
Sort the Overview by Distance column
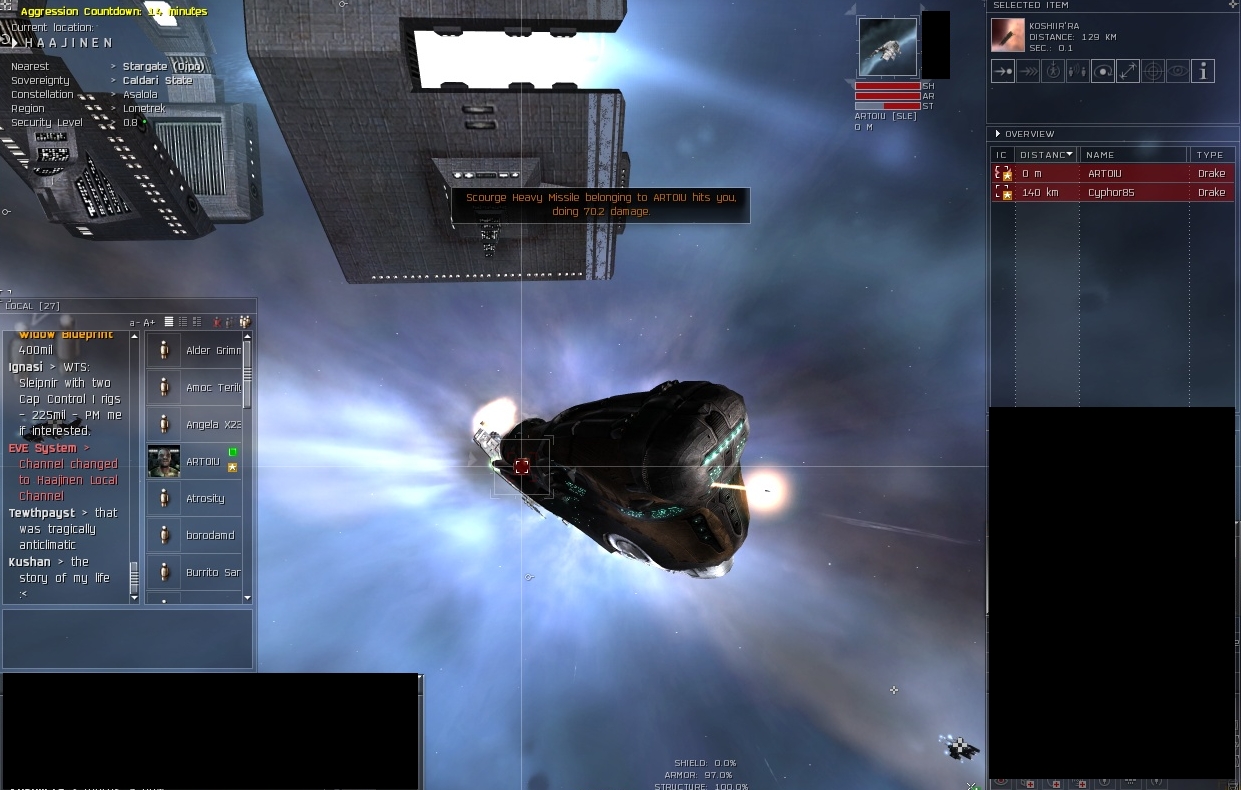[1045, 155]
